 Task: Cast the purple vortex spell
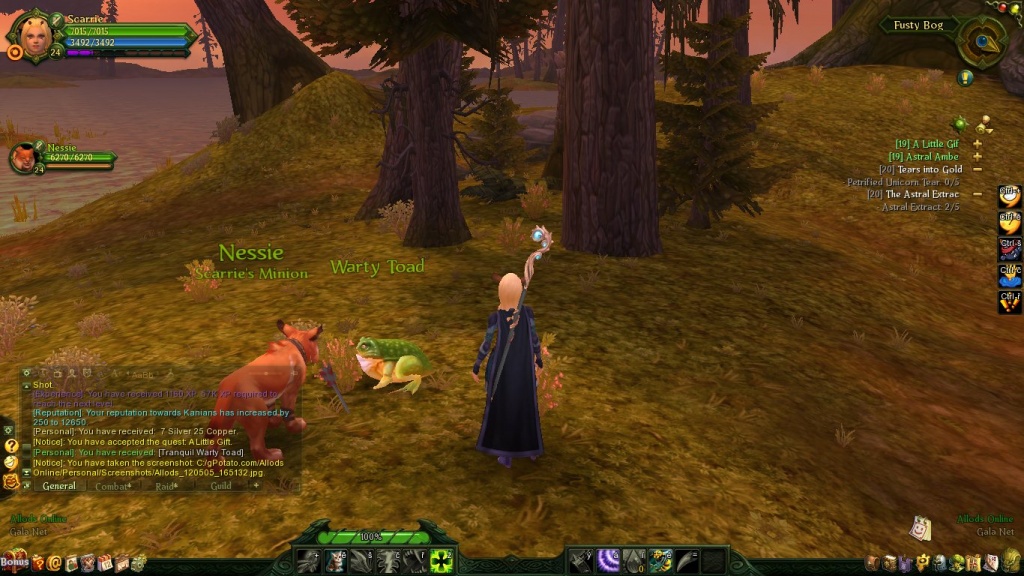607,562
